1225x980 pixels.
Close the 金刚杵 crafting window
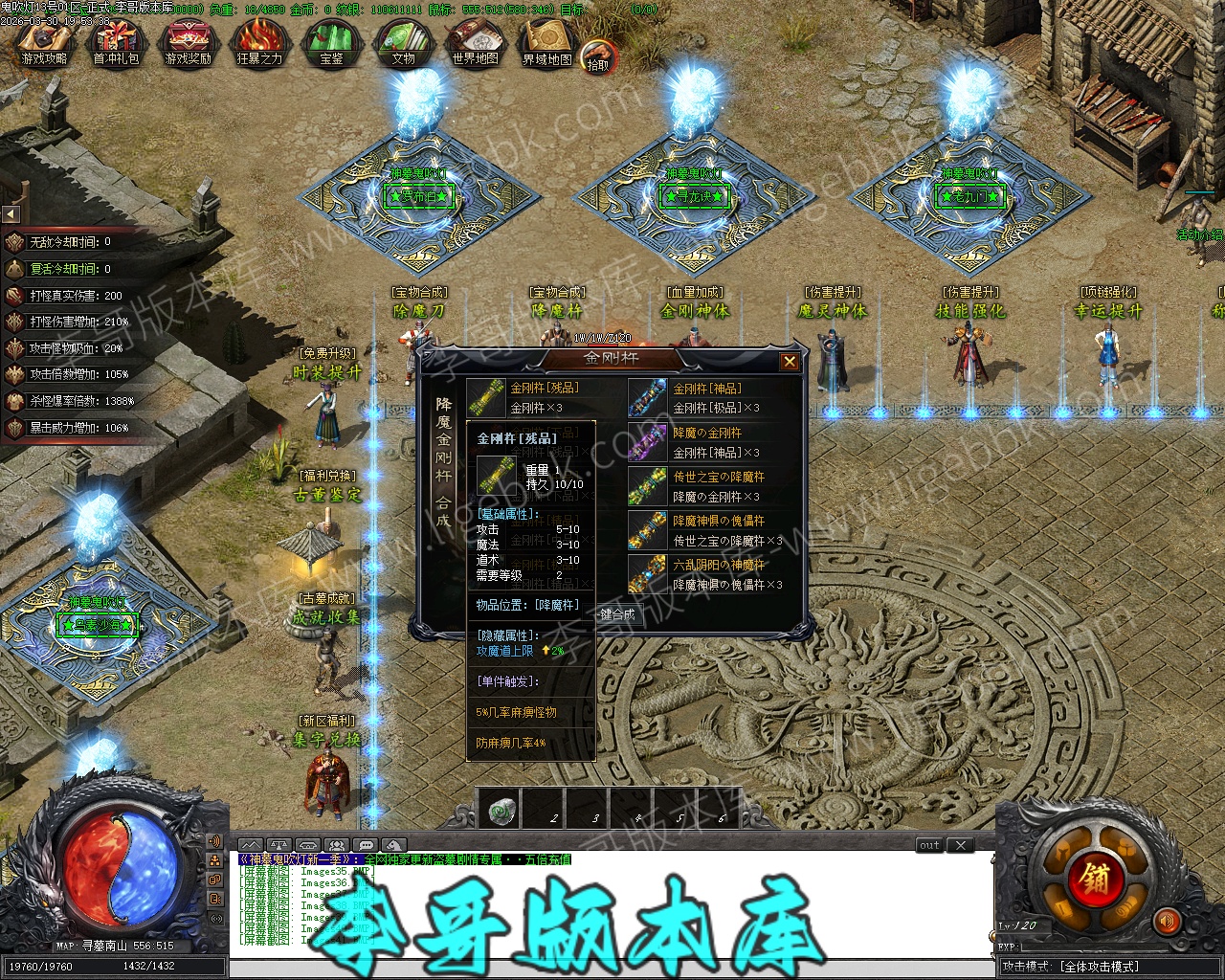pos(790,361)
